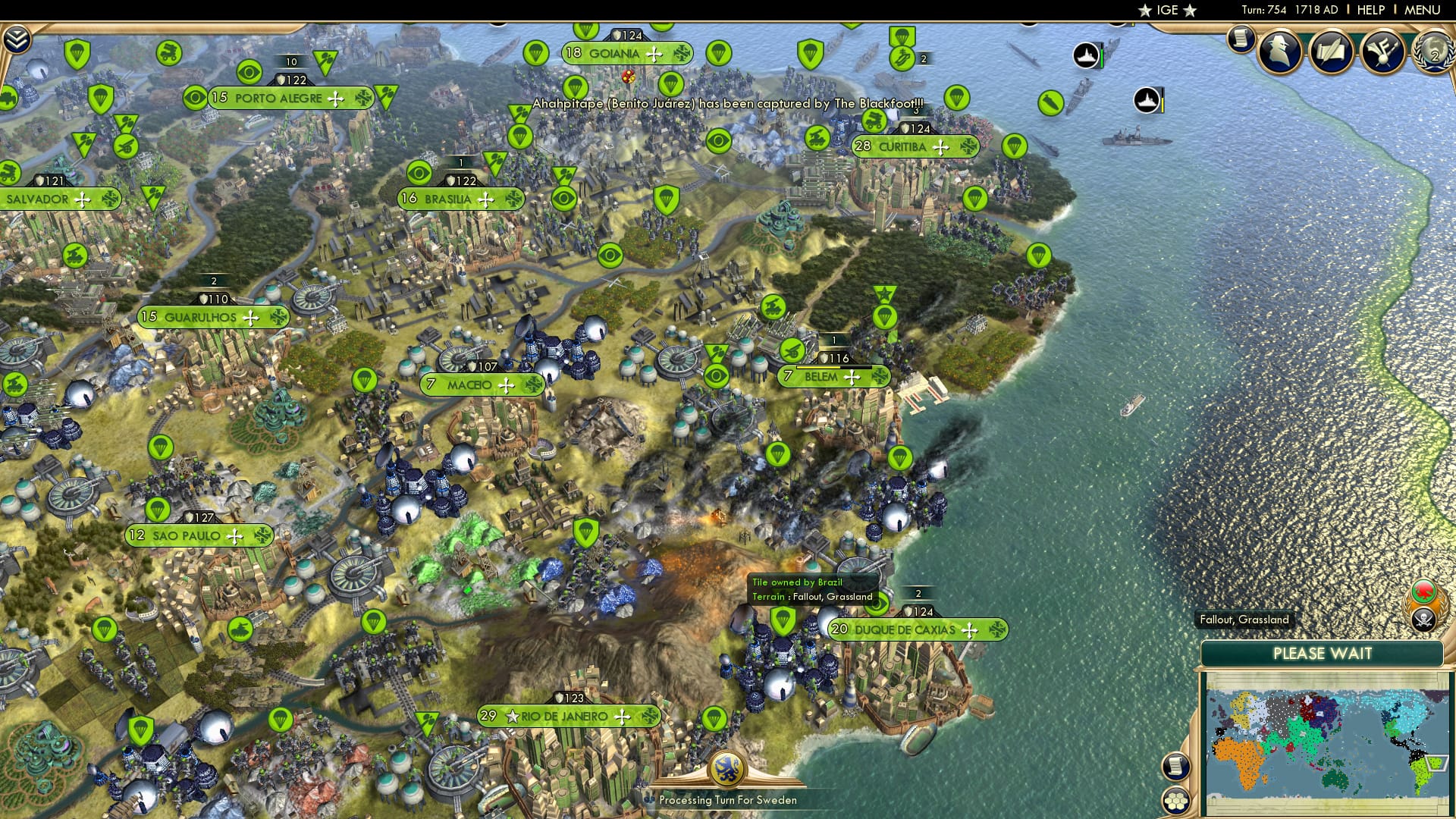
Task: Click the aircraft icon on the Belem banner
Action: [x=851, y=376]
